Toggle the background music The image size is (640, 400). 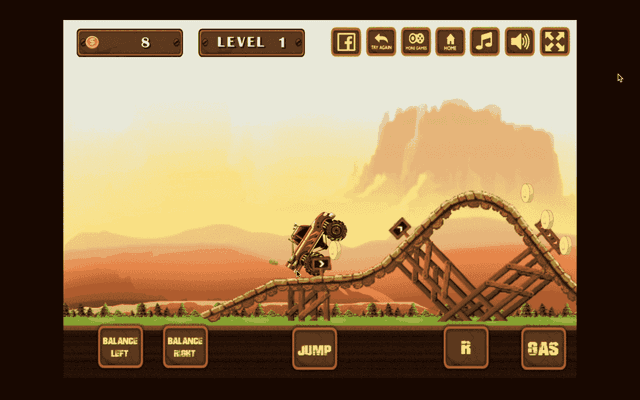point(485,42)
